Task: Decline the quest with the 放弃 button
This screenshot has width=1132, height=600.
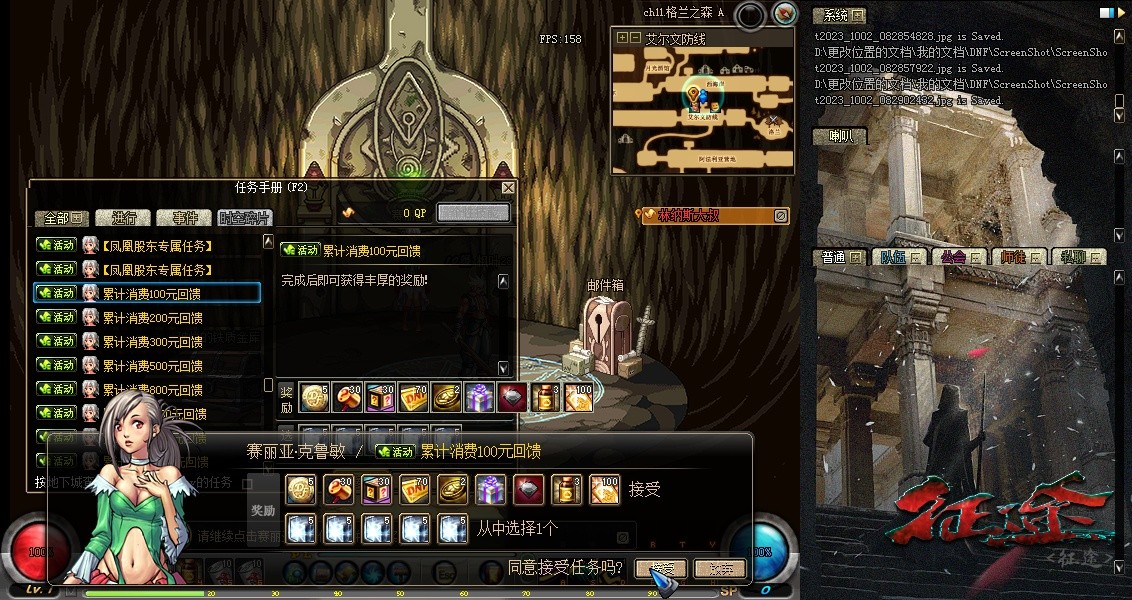Action: (720, 569)
